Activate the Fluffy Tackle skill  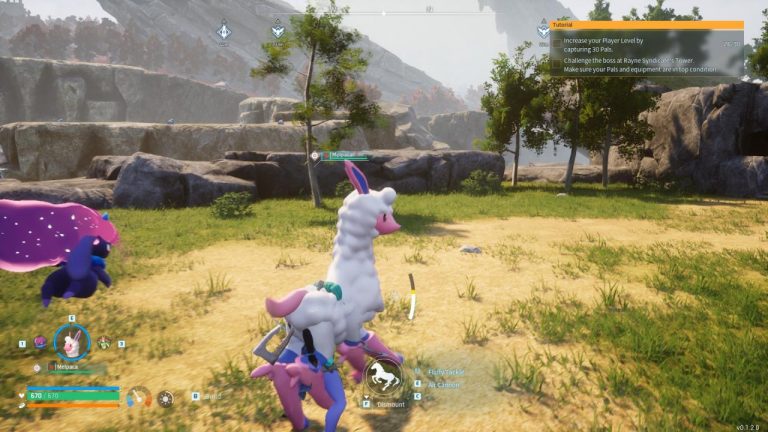(445, 371)
